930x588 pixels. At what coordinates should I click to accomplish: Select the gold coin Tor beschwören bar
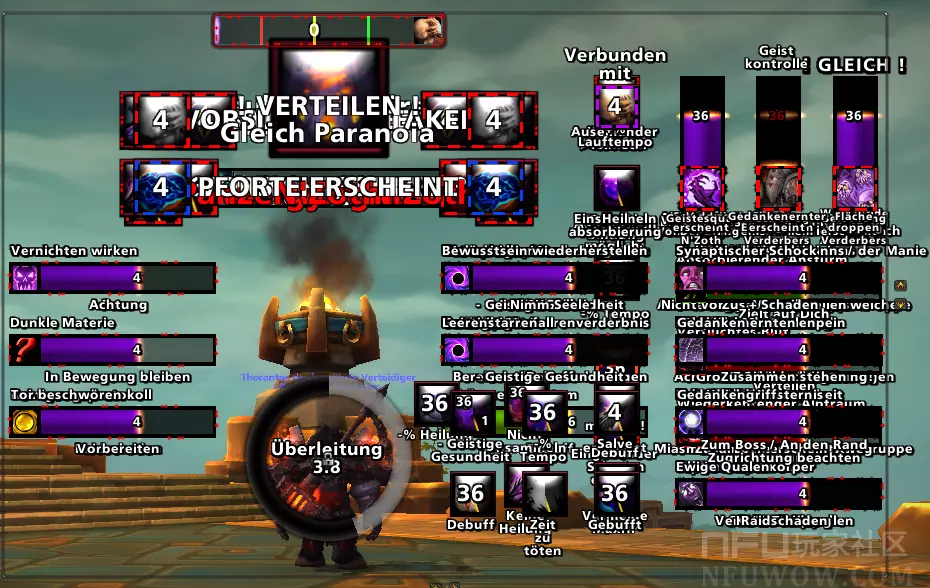coord(112,422)
